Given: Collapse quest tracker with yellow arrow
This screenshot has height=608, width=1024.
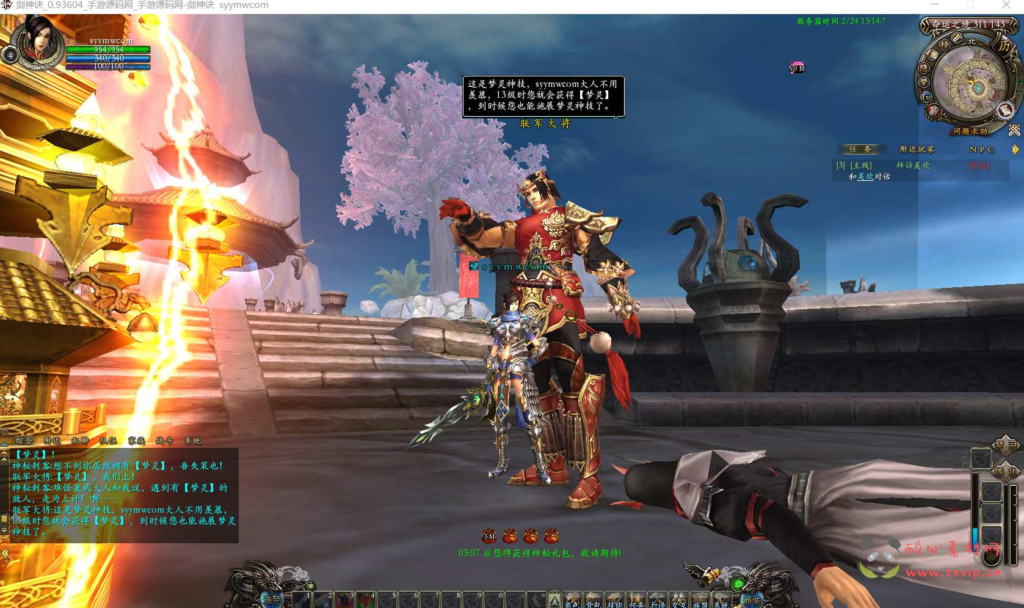Looking at the screenshot, I should point(1015,149).
